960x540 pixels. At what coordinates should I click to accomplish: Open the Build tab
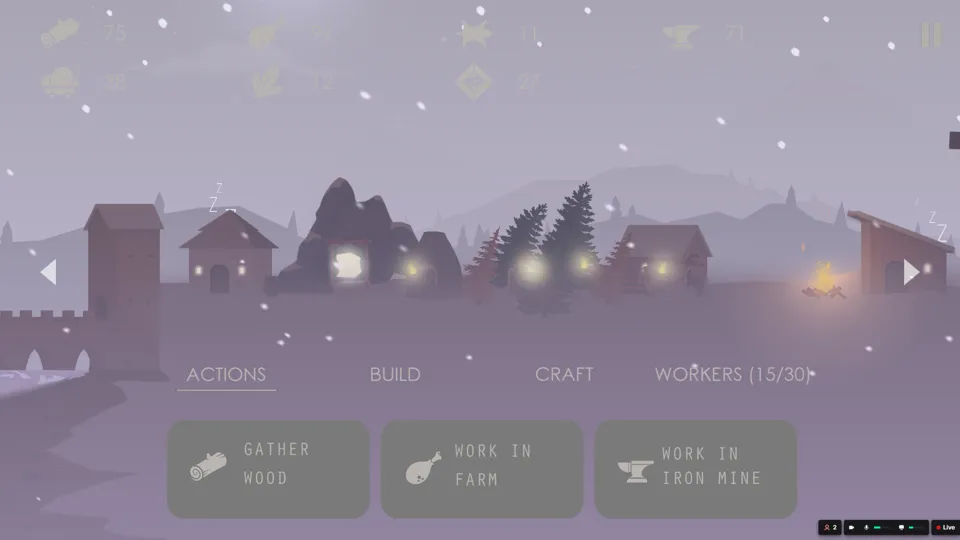395,375
